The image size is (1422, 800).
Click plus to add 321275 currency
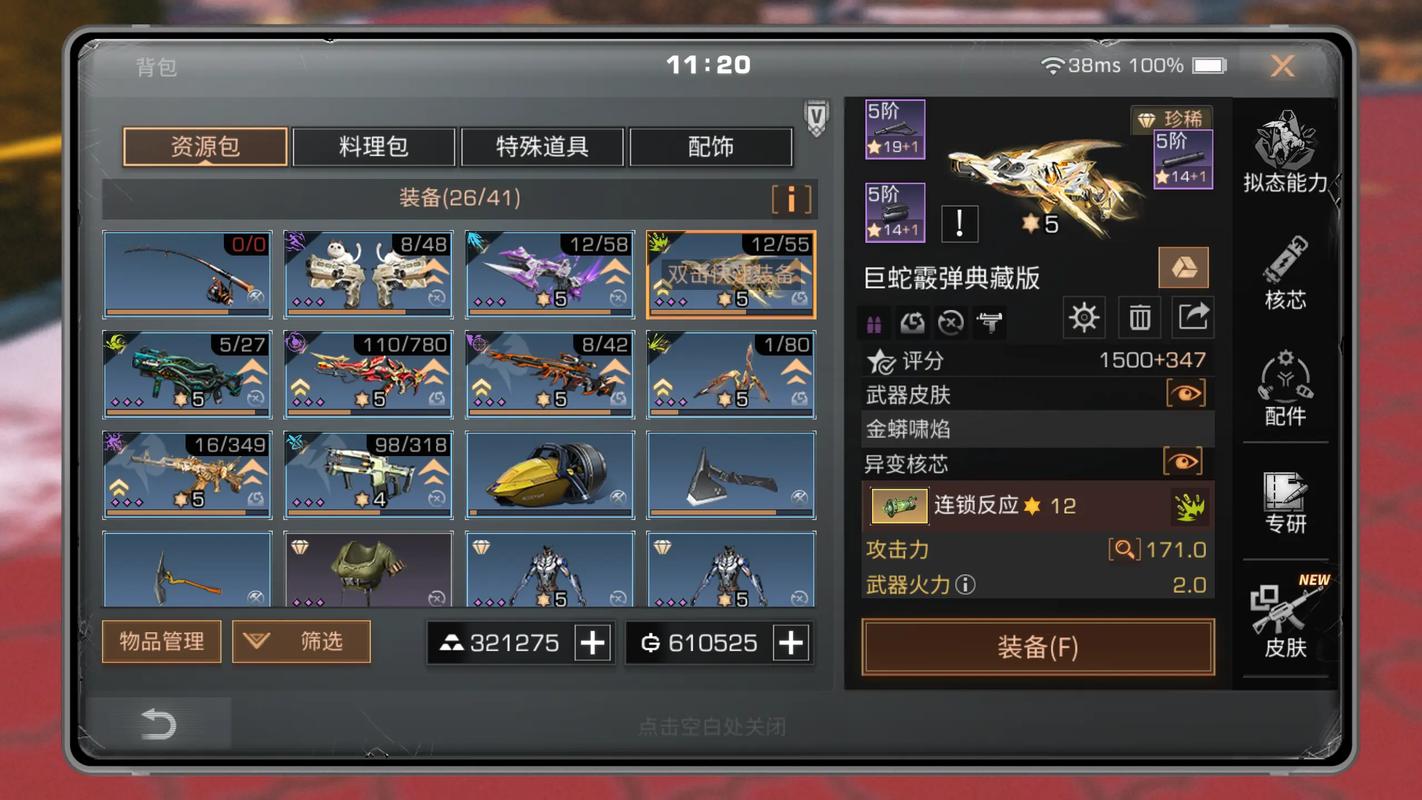[594, 642]
